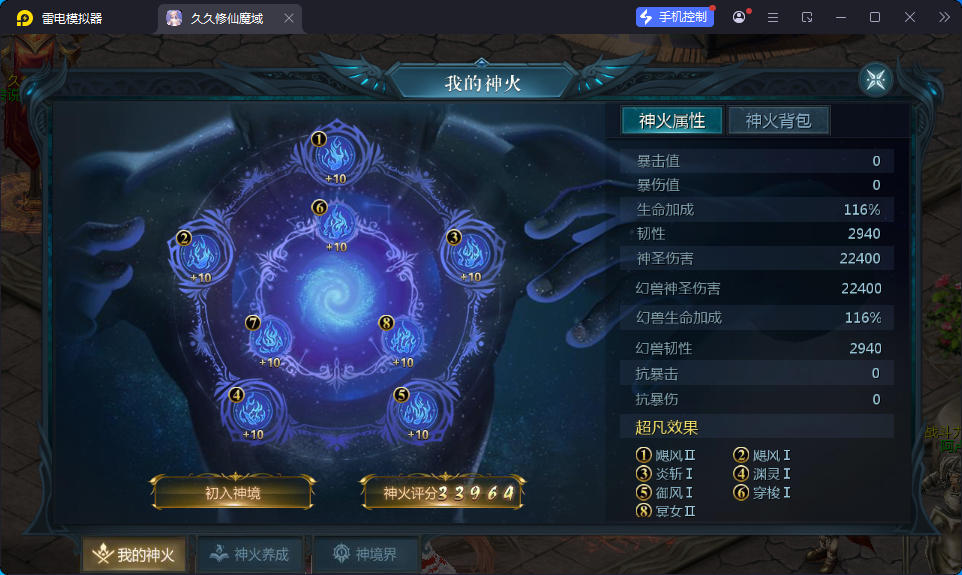This screenshot has width=962, height=575.
Task: Go to the 神境界 tab
Action: click(x=366, y=555)
